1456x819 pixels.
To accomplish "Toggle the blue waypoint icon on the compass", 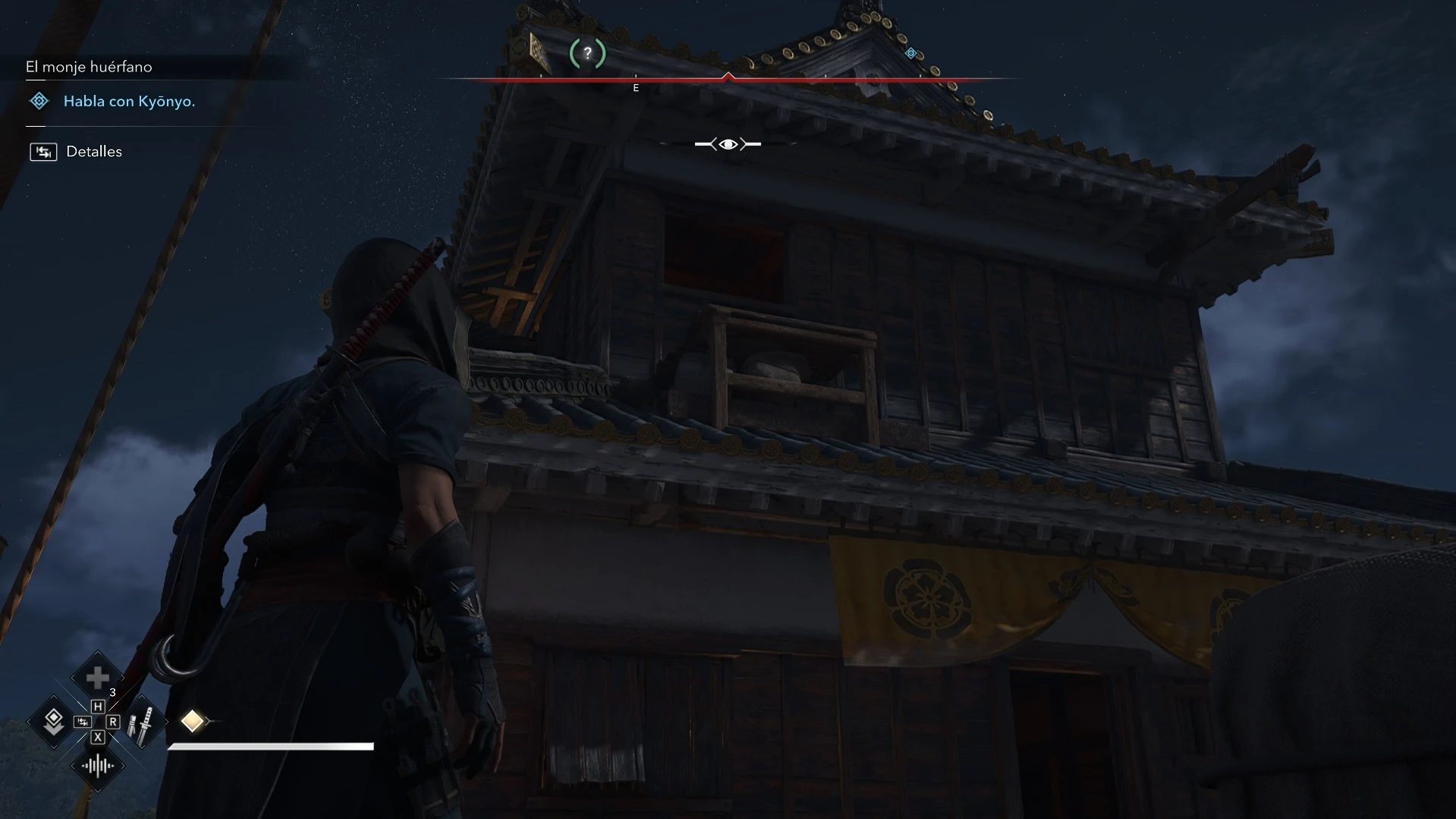I will coord(910,53).
